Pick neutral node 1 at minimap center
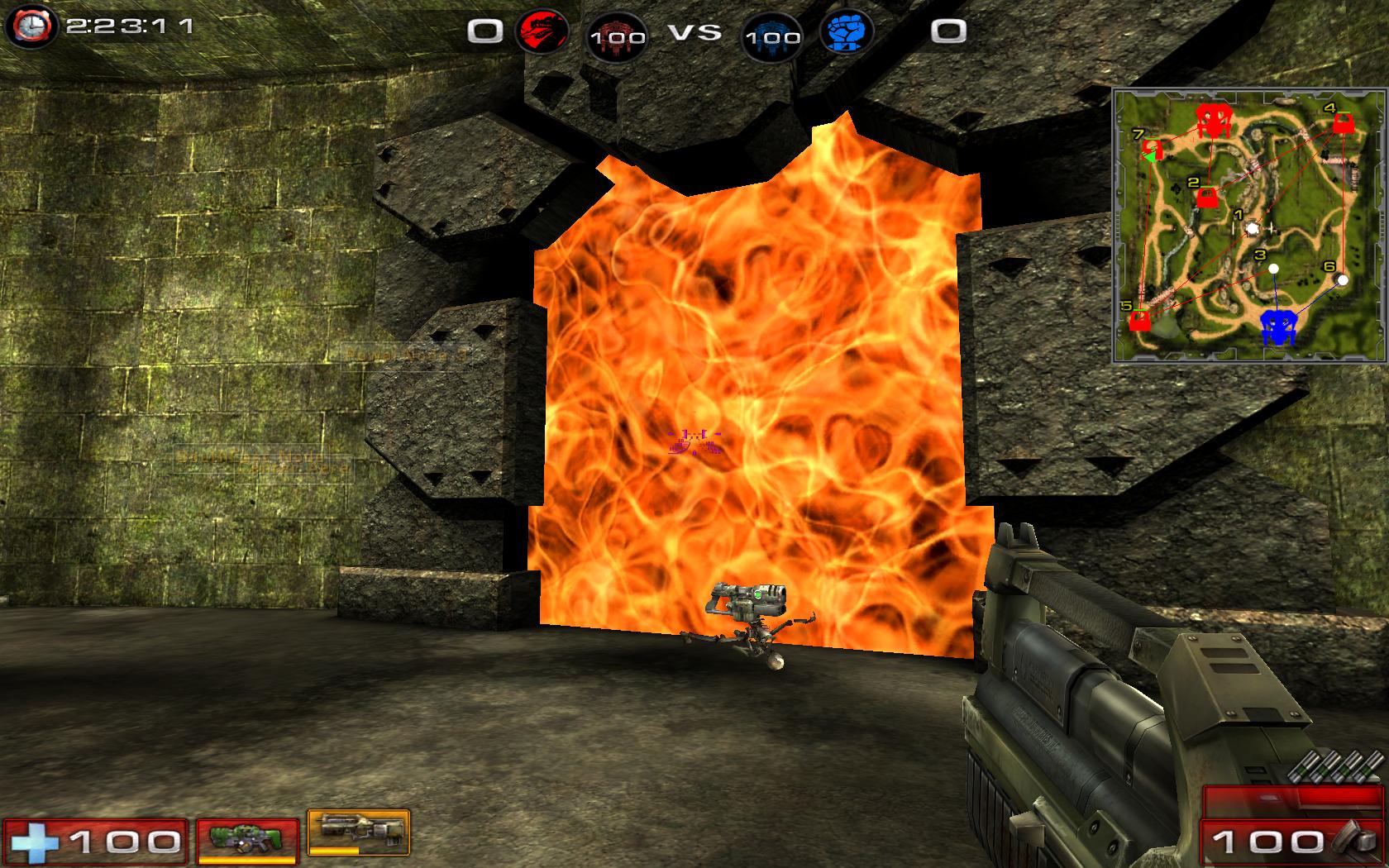This screenshot has width=1389, height=868. tap(1252, 227)
